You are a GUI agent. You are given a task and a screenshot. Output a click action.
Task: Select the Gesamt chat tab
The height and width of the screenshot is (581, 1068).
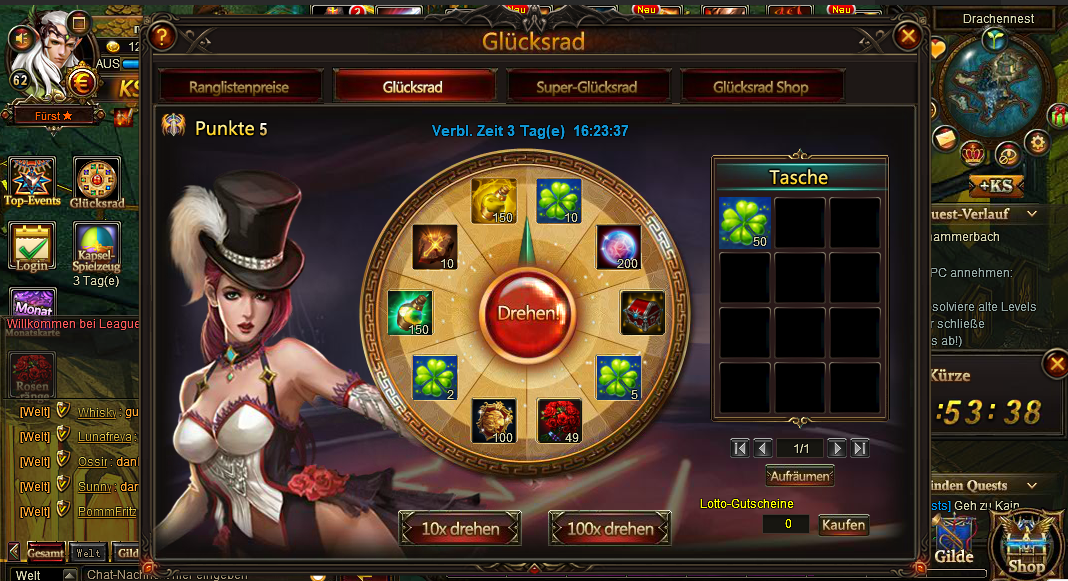(46, 552)
